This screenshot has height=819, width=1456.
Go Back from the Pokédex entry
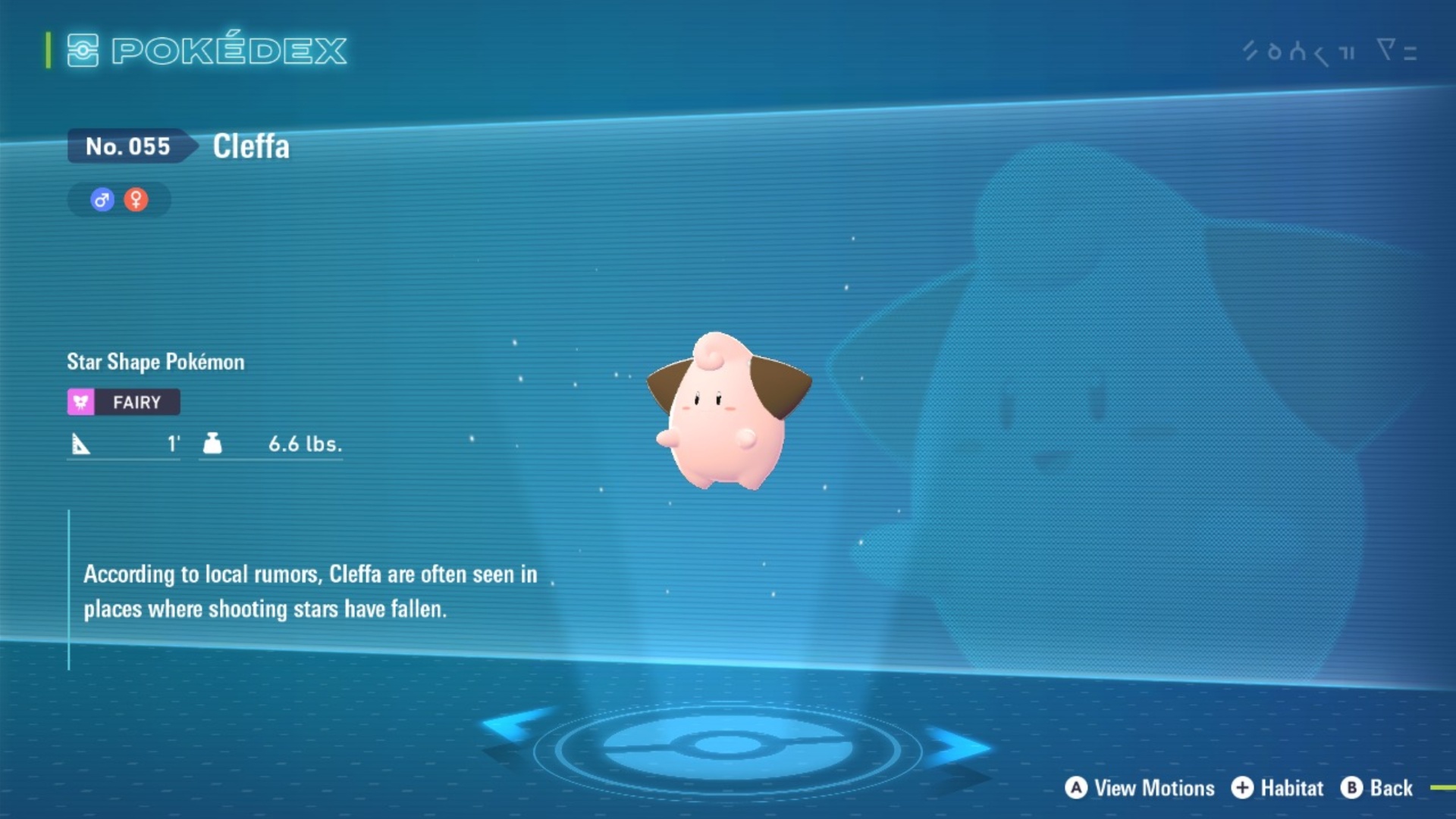point(1376,788)
